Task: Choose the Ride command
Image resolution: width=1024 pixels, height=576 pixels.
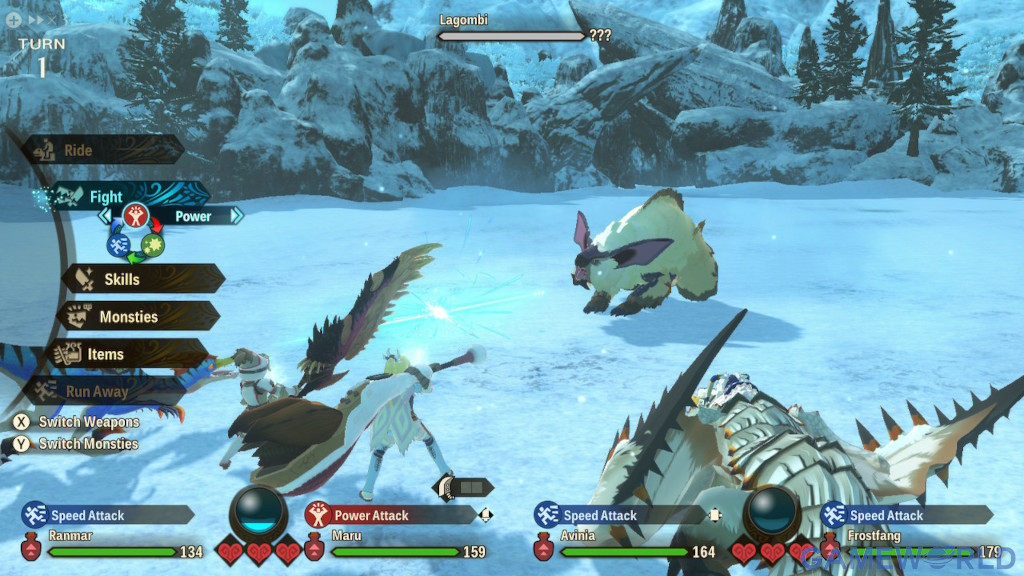Action: pos(100,150)
